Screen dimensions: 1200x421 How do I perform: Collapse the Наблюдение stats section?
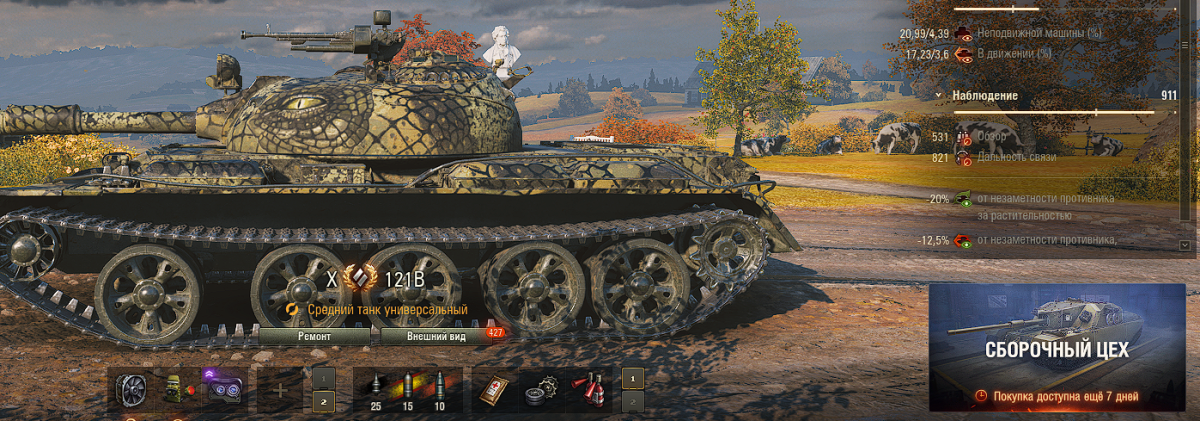point(940,96)
